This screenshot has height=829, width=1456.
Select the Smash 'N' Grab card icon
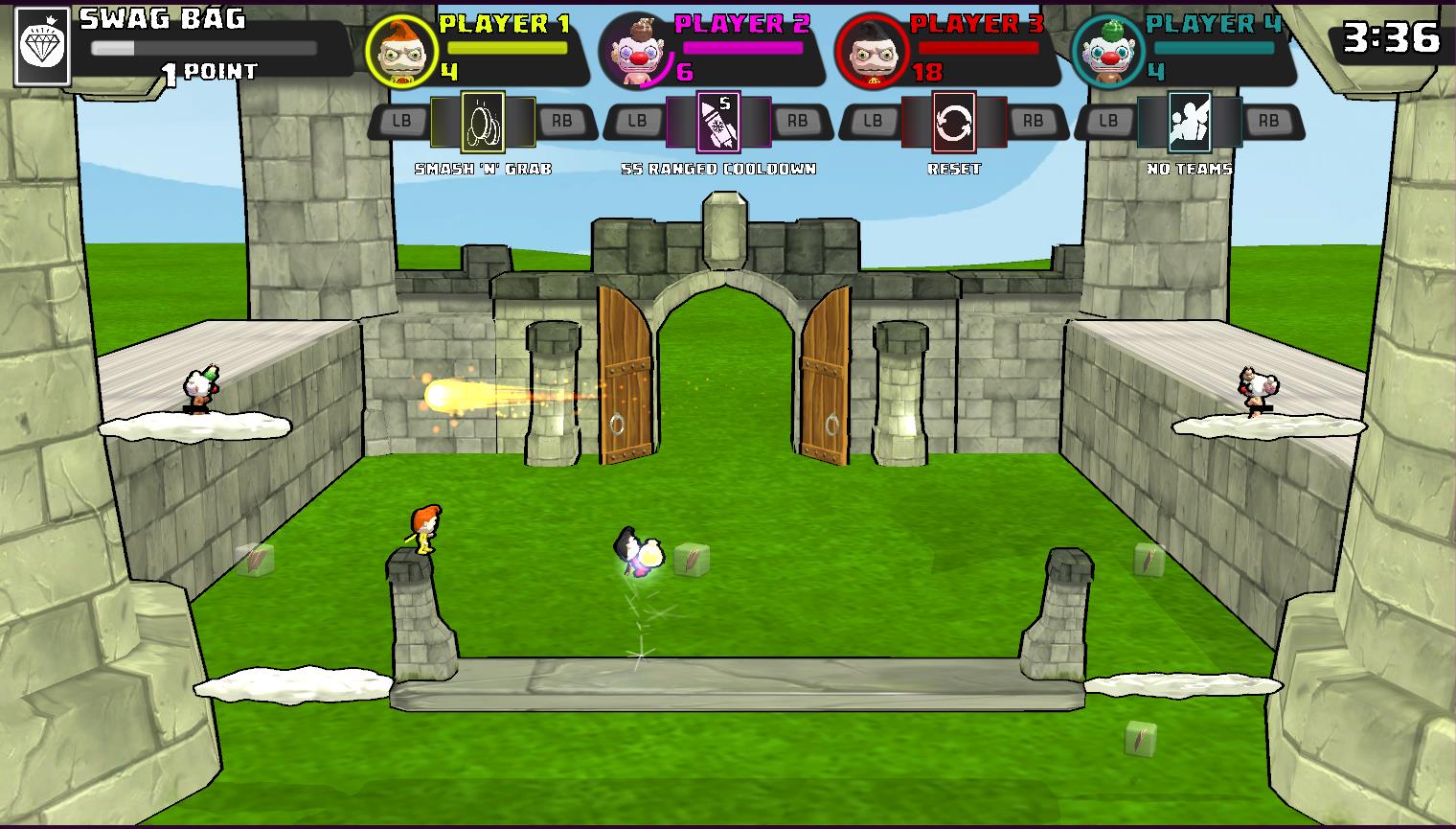pyautogui.click(x=483, y=122)
